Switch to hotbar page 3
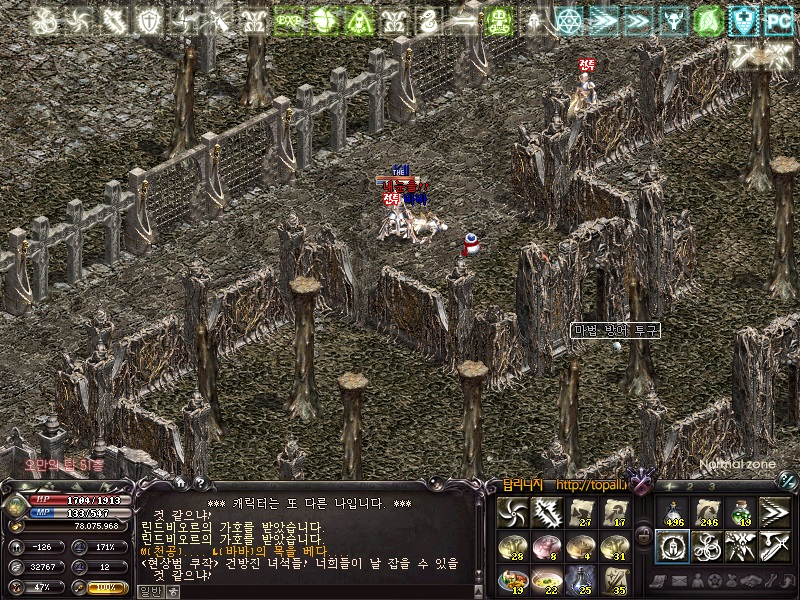This screenshot has width=800, height=600. click(713, 486)
